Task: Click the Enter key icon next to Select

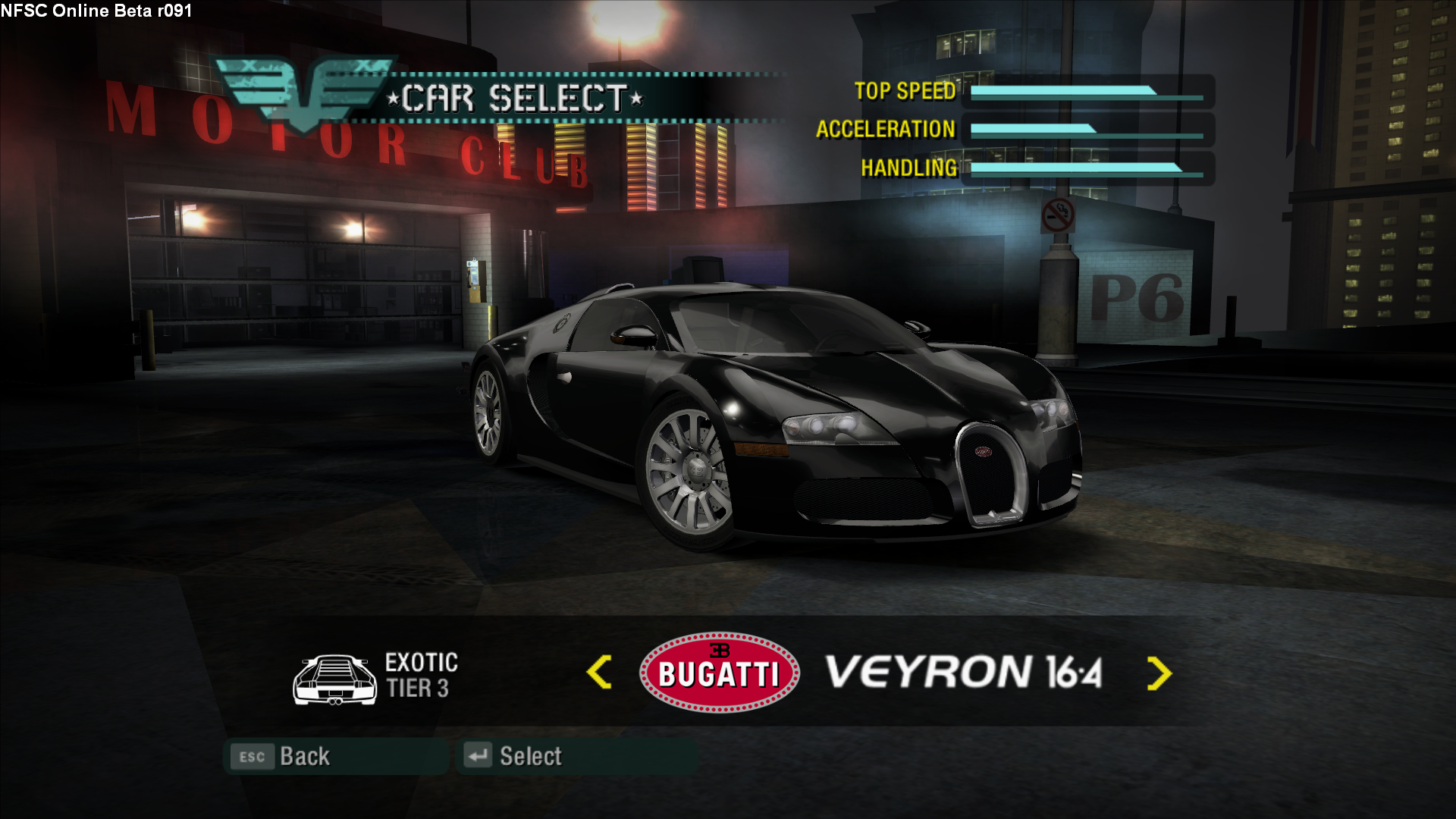Action: [477, 755]
